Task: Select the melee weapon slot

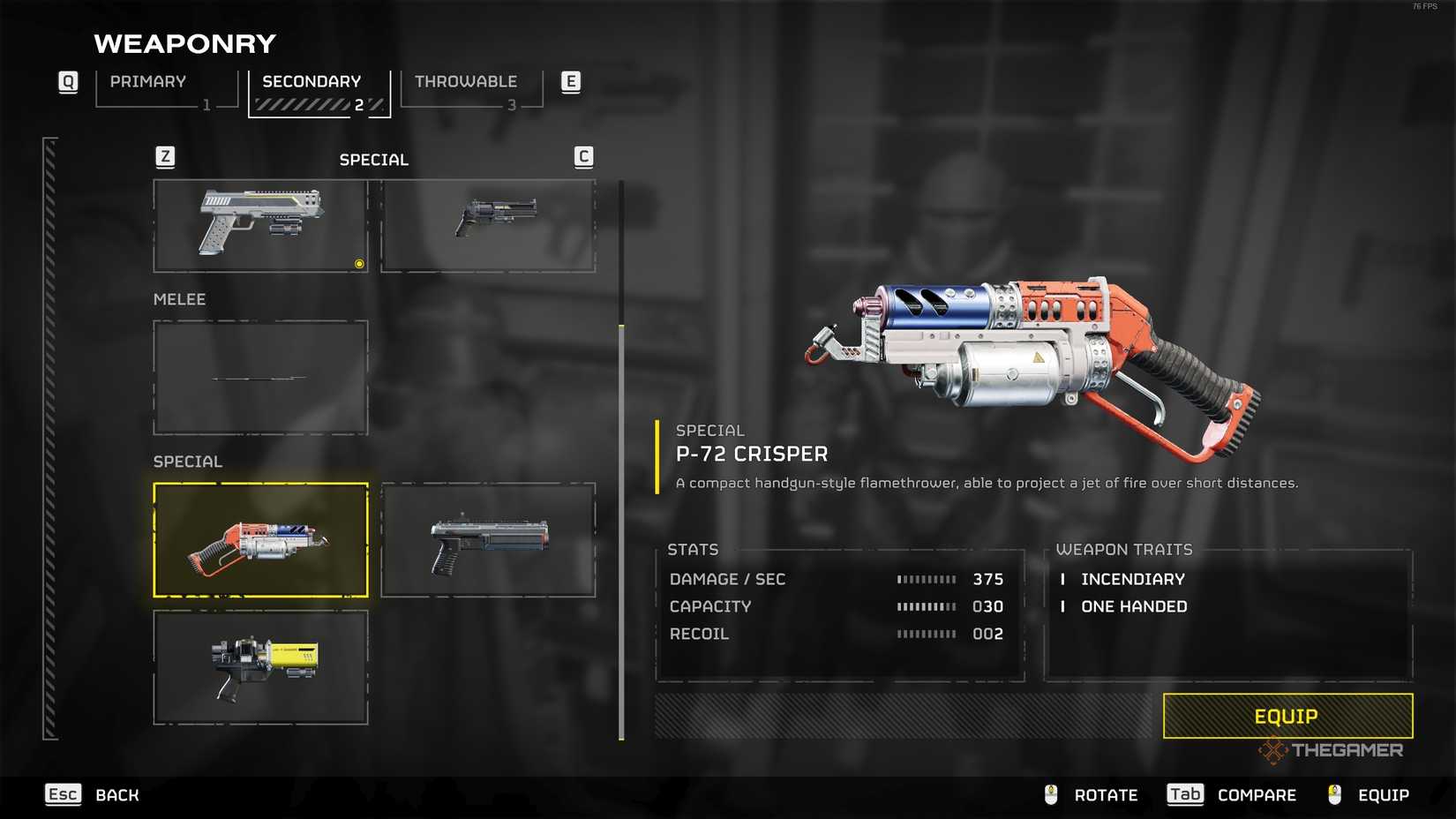Action: (x=260, y=377)
